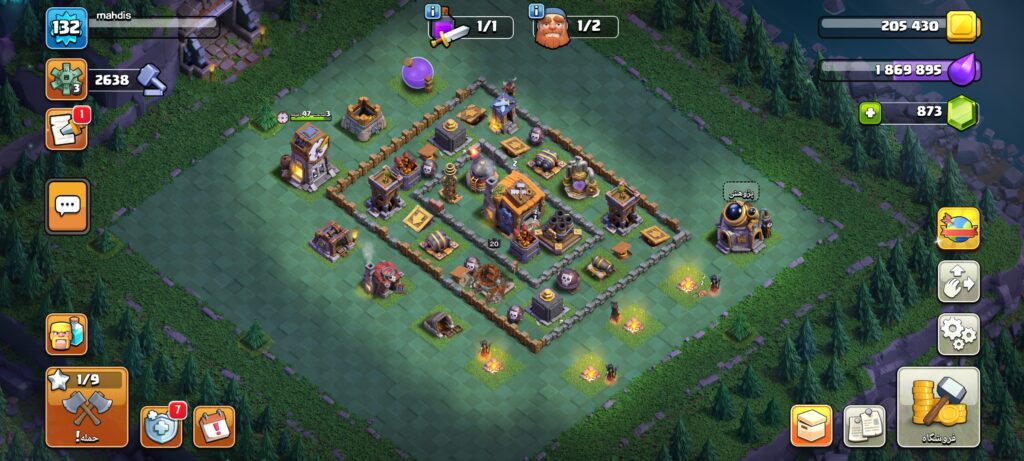The image size is (1024, 461).
Task: Open the scroll icon with red notification
Action: coord(66,130)
